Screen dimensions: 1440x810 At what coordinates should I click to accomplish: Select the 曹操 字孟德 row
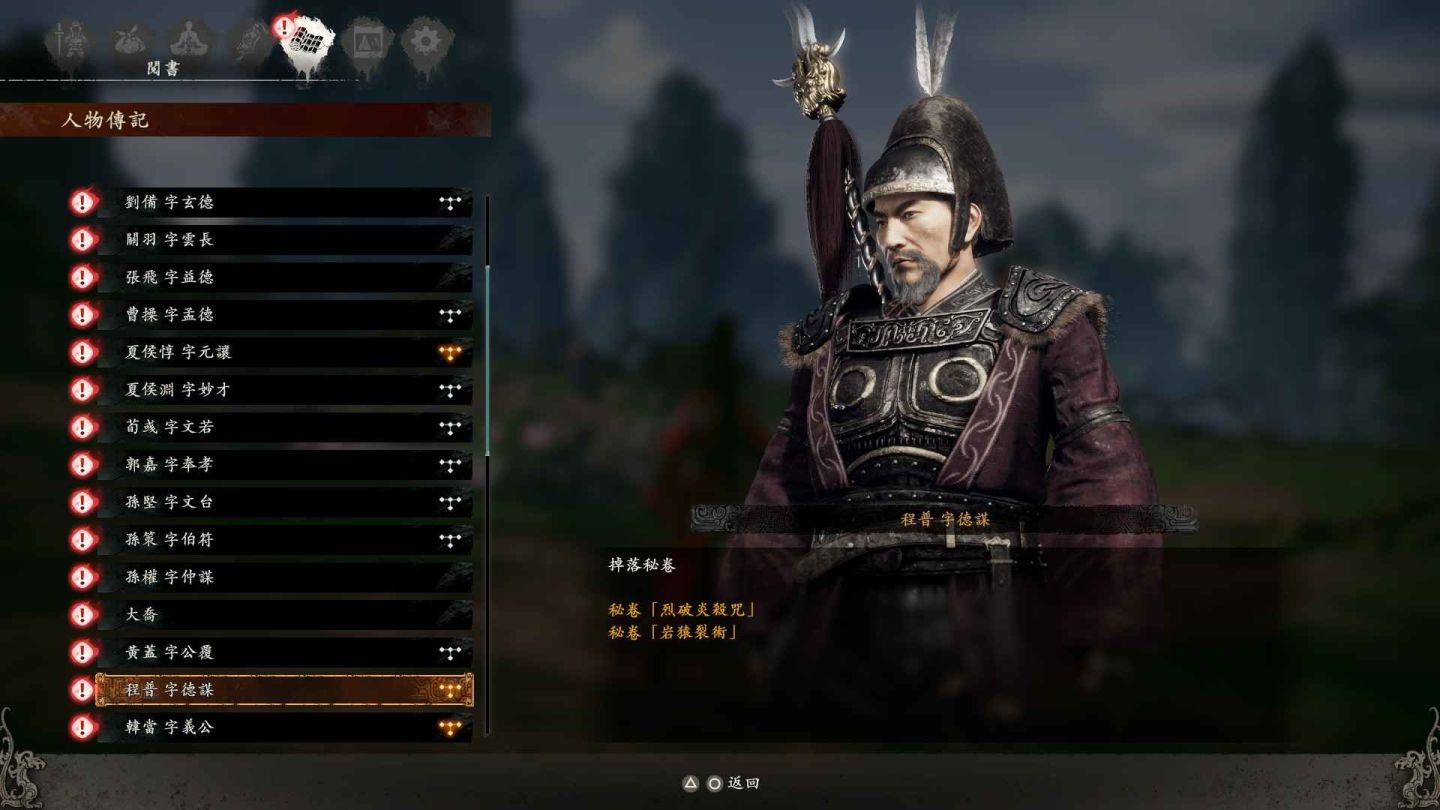(283, 315)
